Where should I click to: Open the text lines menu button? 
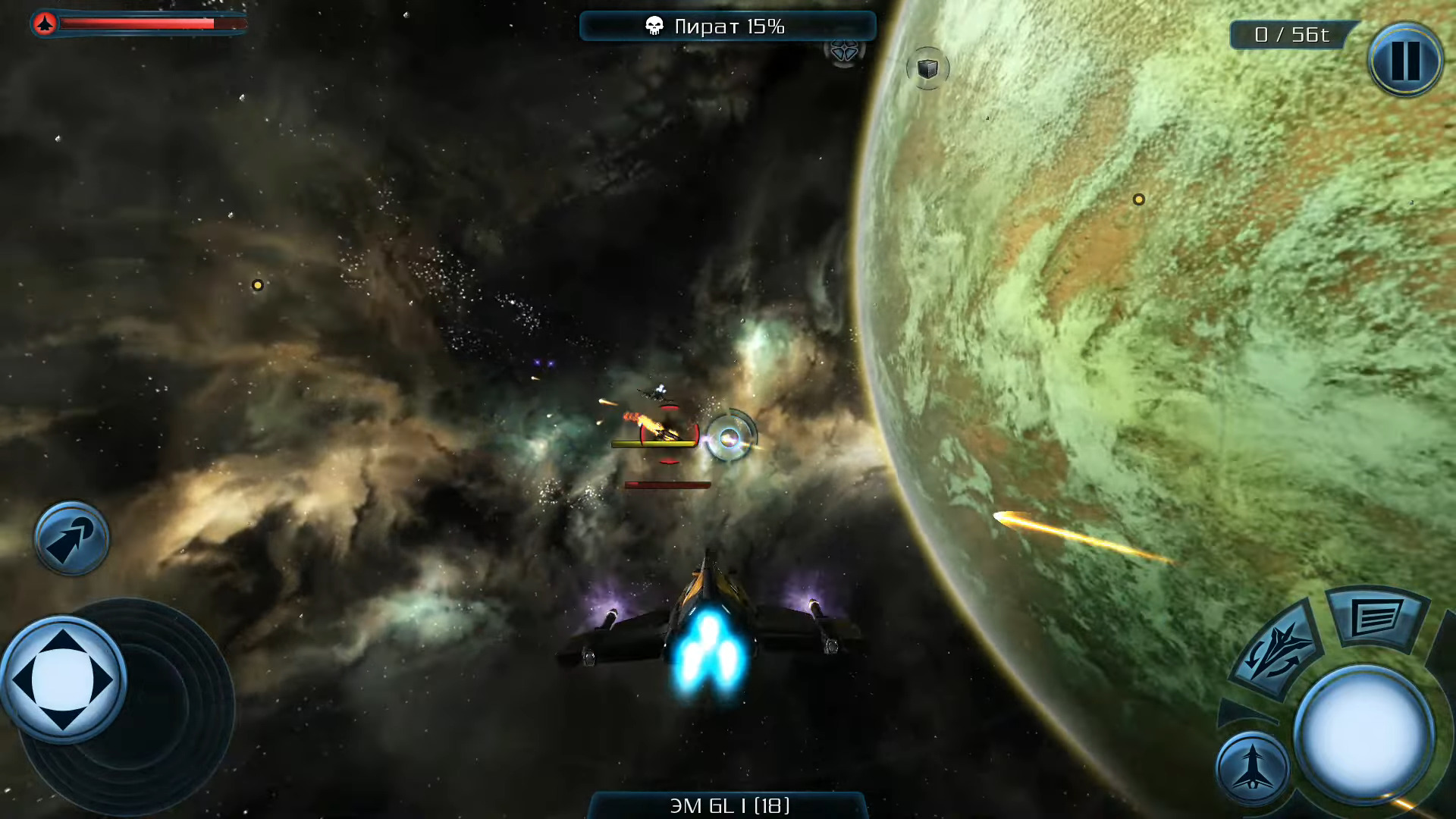(1376, 618)
